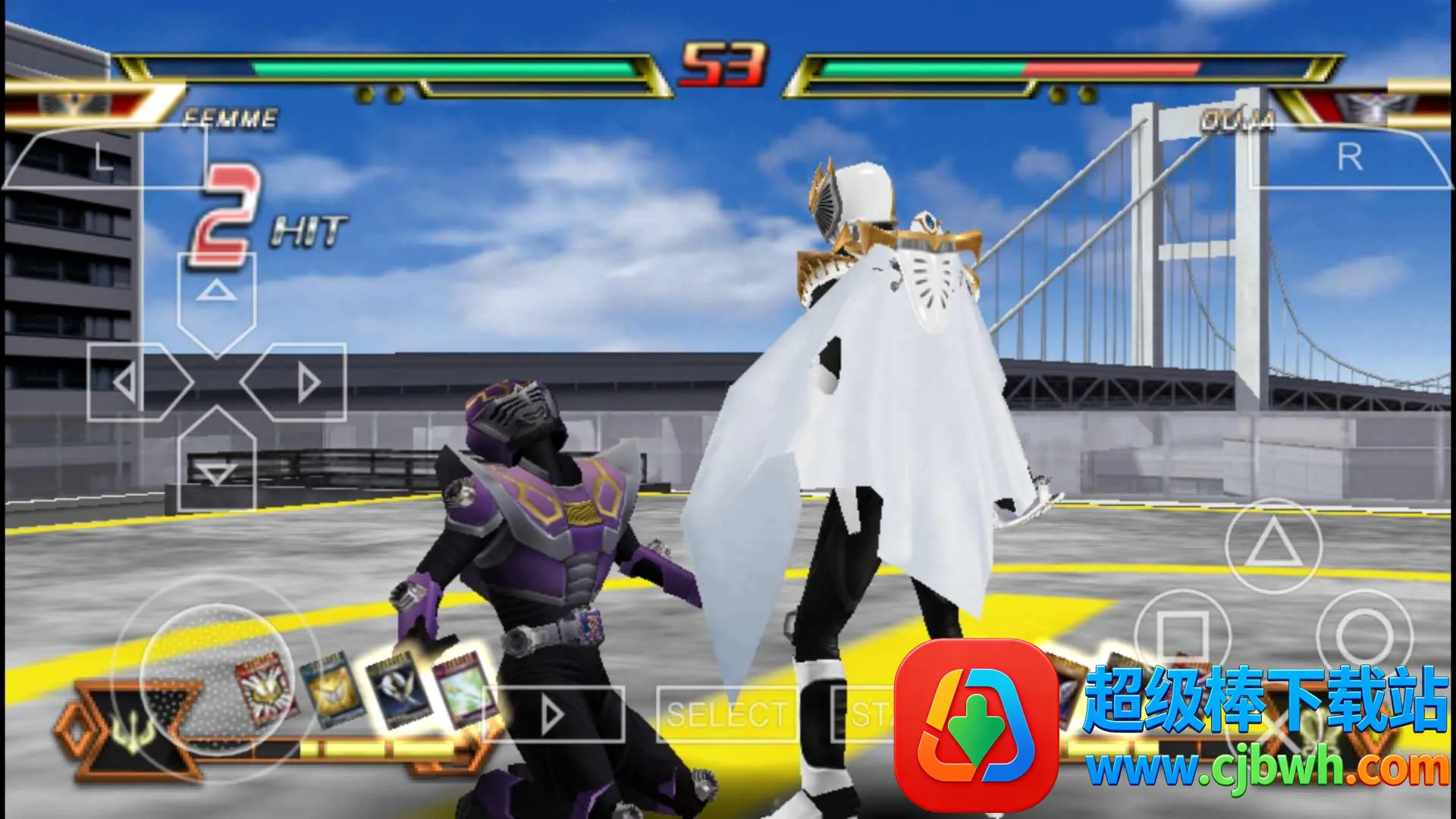Tap the L shoulder touch button
This screenshot has width=1456, height=819.
[x=102, y=158]
